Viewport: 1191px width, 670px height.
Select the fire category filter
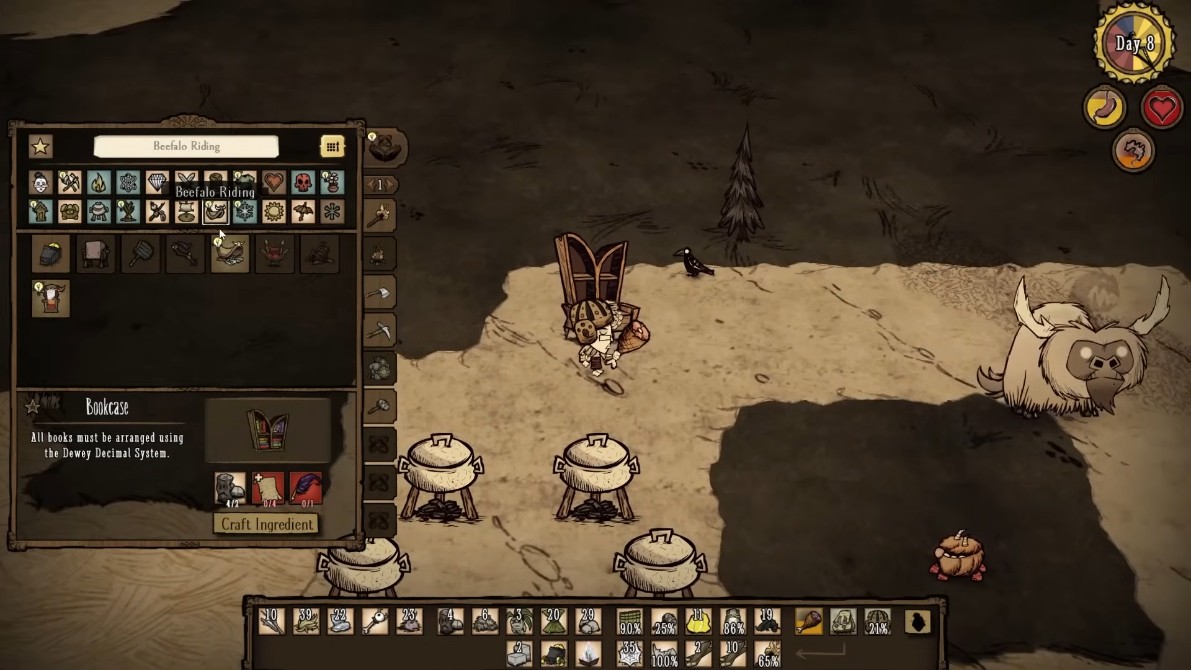98,182
